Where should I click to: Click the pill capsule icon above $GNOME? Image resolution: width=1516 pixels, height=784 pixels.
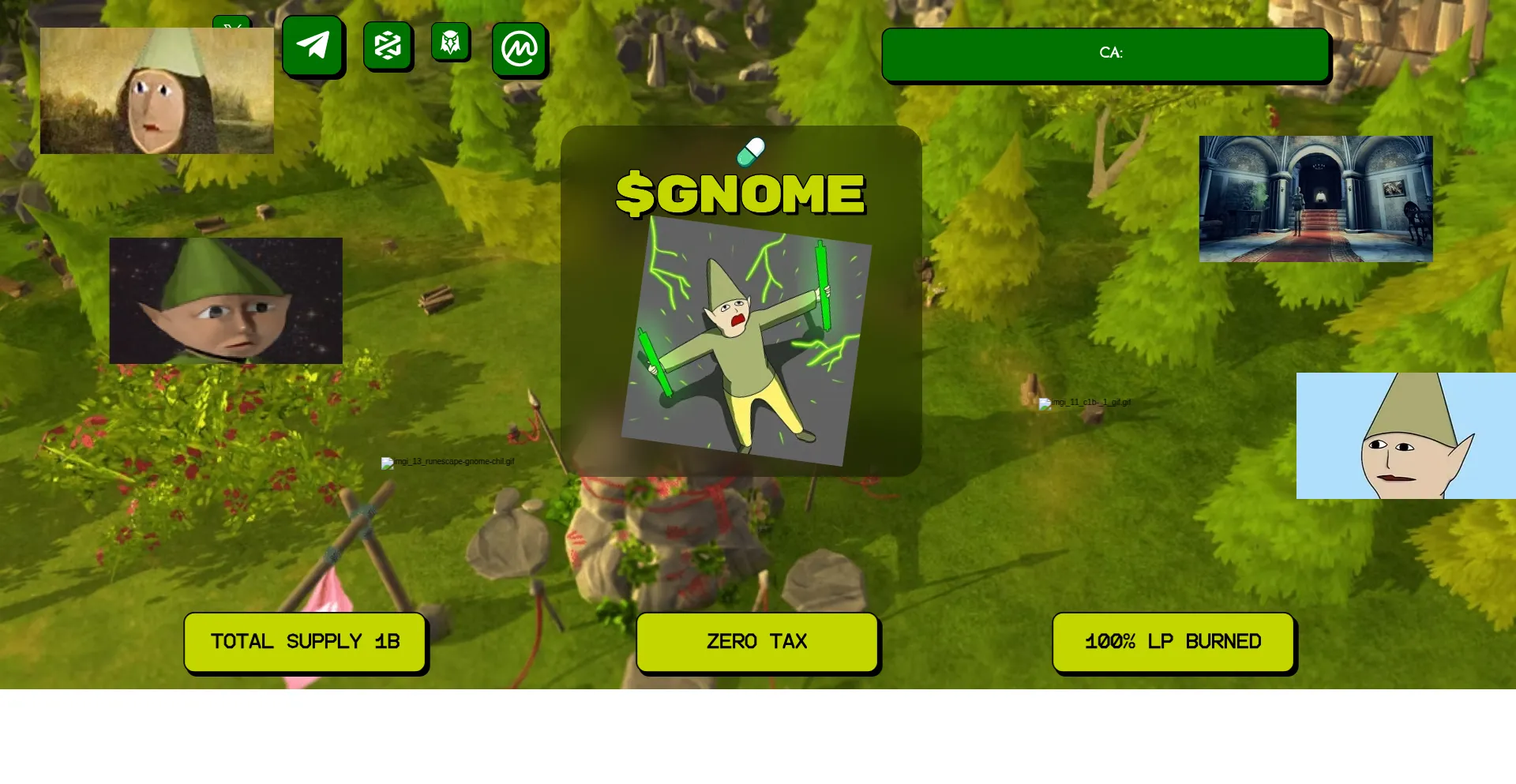[751, 152]
